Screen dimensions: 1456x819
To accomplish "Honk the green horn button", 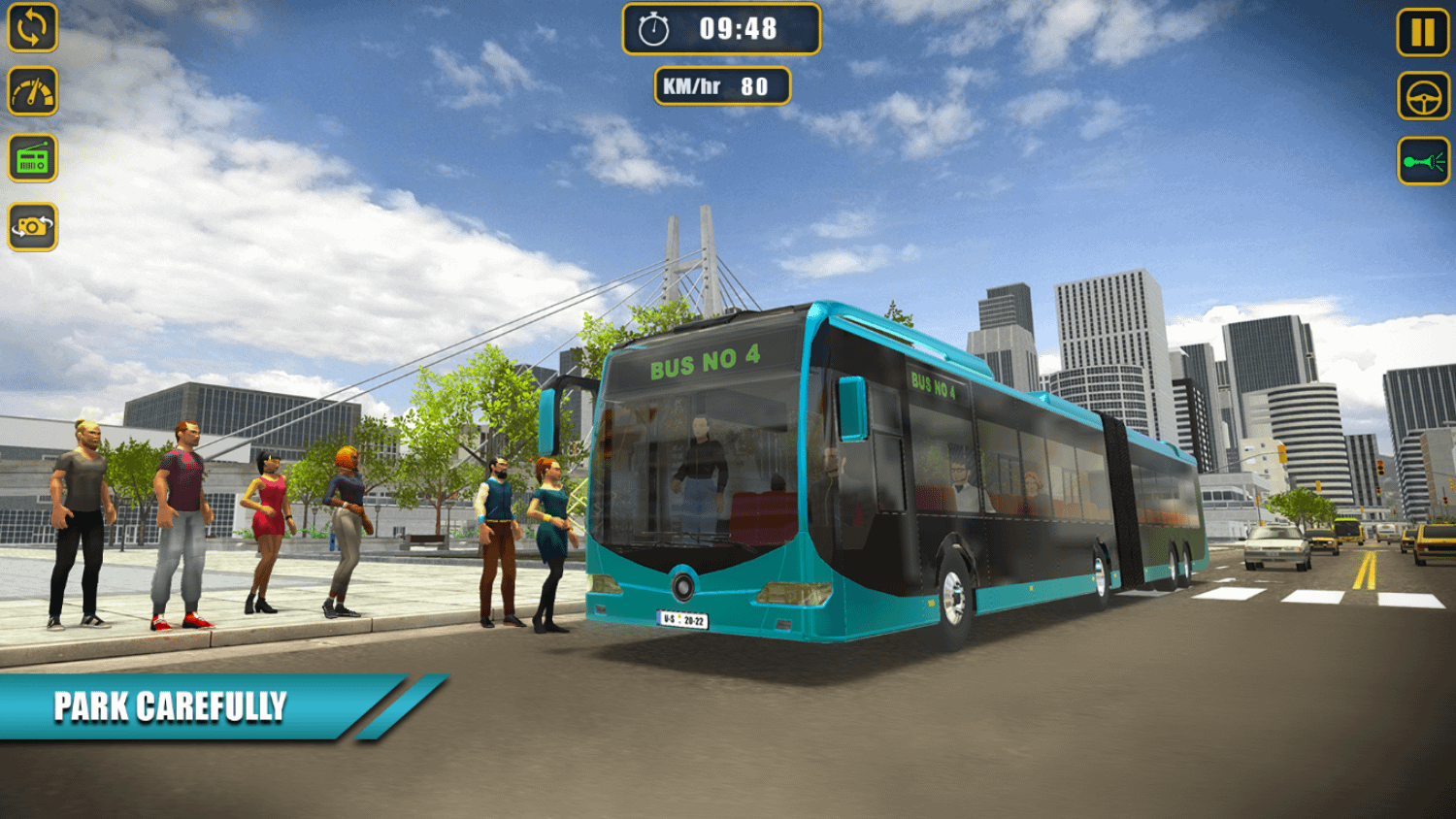I will click(1423, 161).
